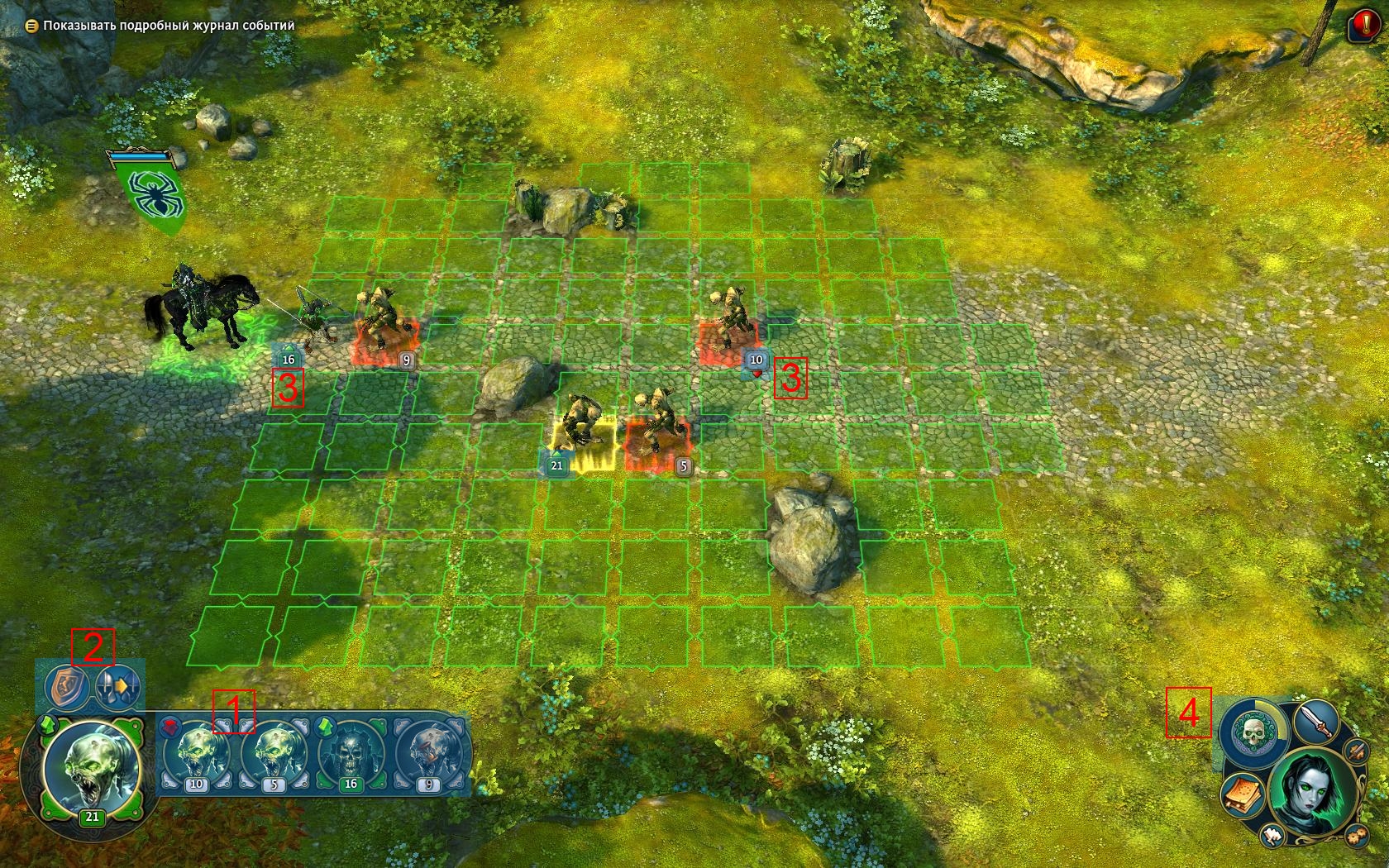
Task: Toggle auto-combat with the sword-and-gear icon
Action: [1357, 751]
